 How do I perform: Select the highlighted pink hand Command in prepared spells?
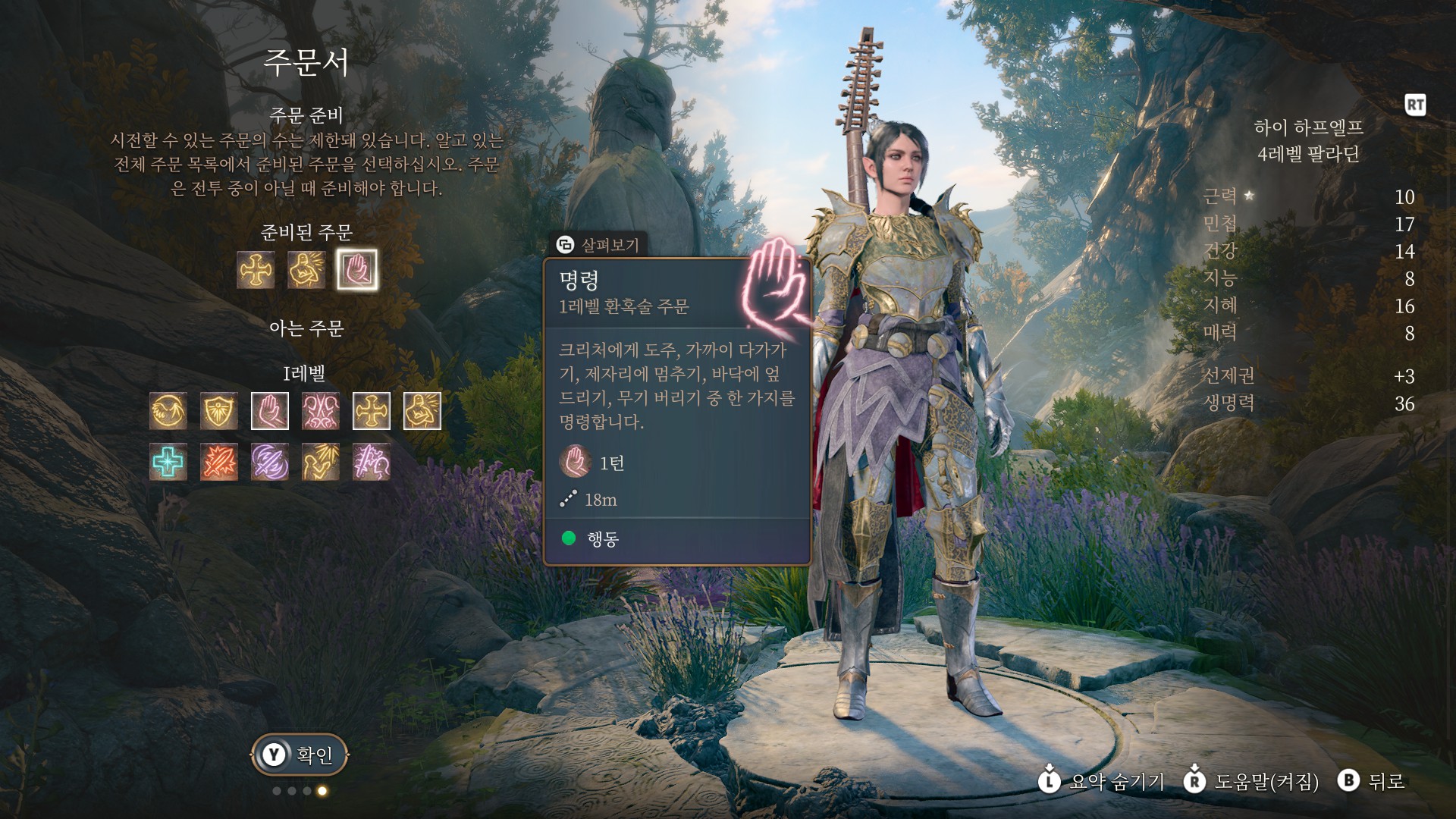coord(357,270)
